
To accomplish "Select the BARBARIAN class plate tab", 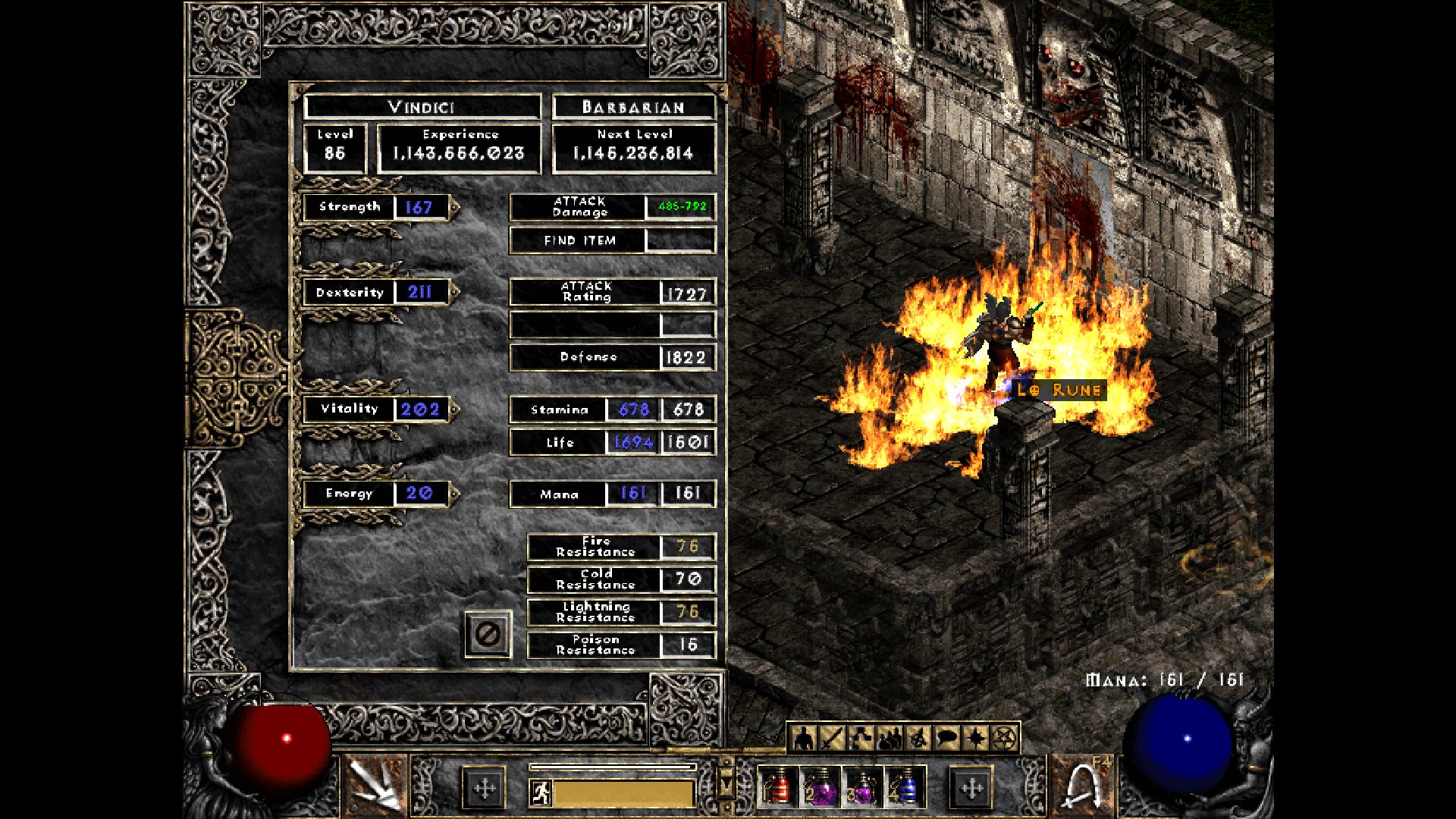I will tap(634, 107).
